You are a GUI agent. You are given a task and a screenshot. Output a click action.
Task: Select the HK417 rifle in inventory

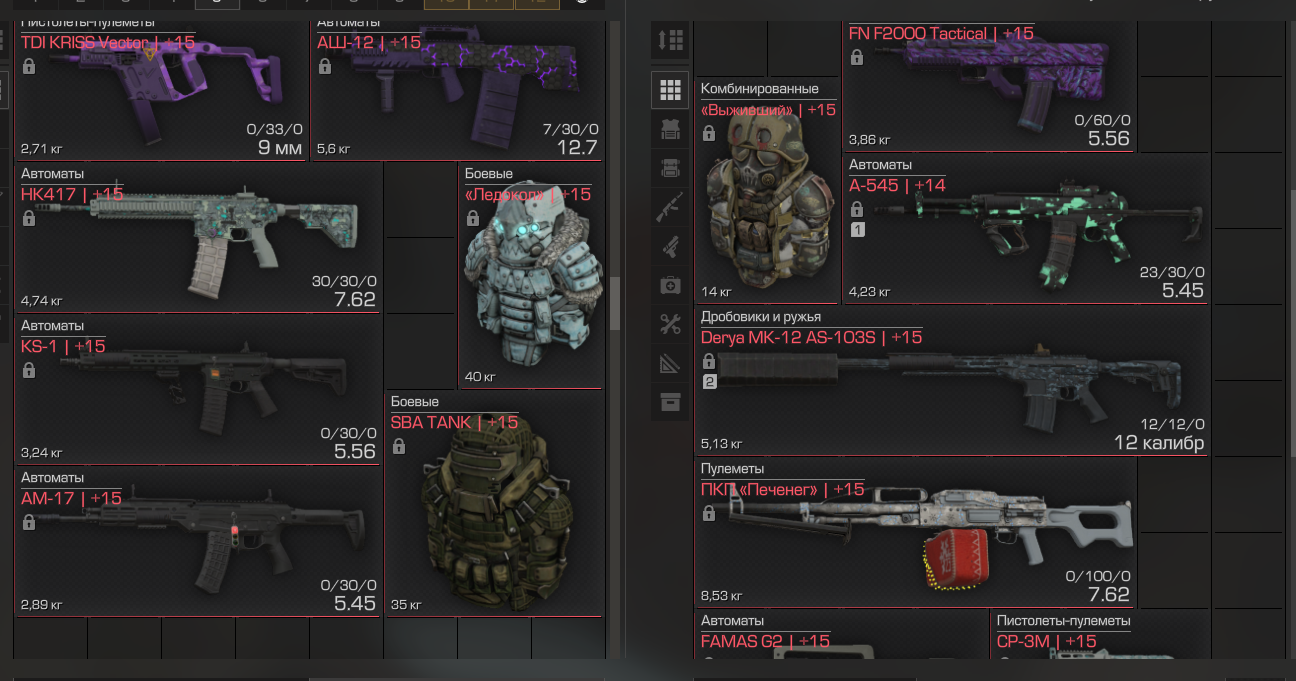click(x=198, y=237)
